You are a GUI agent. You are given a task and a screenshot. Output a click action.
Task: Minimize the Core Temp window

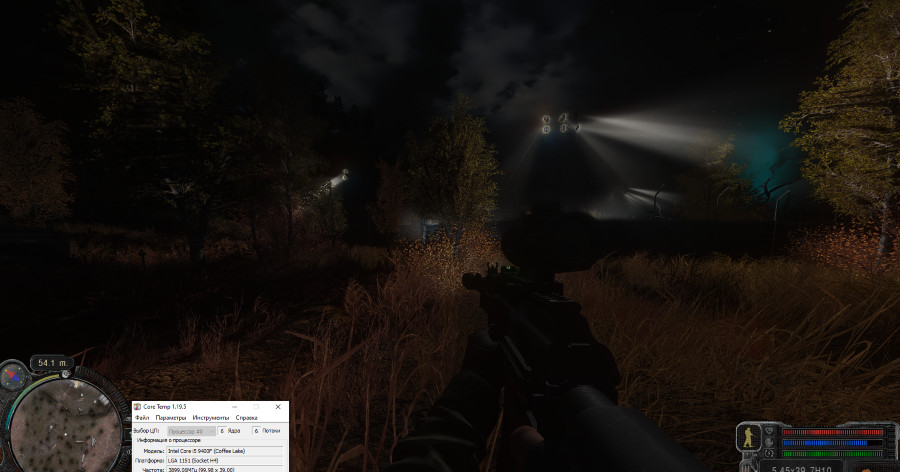237,406
